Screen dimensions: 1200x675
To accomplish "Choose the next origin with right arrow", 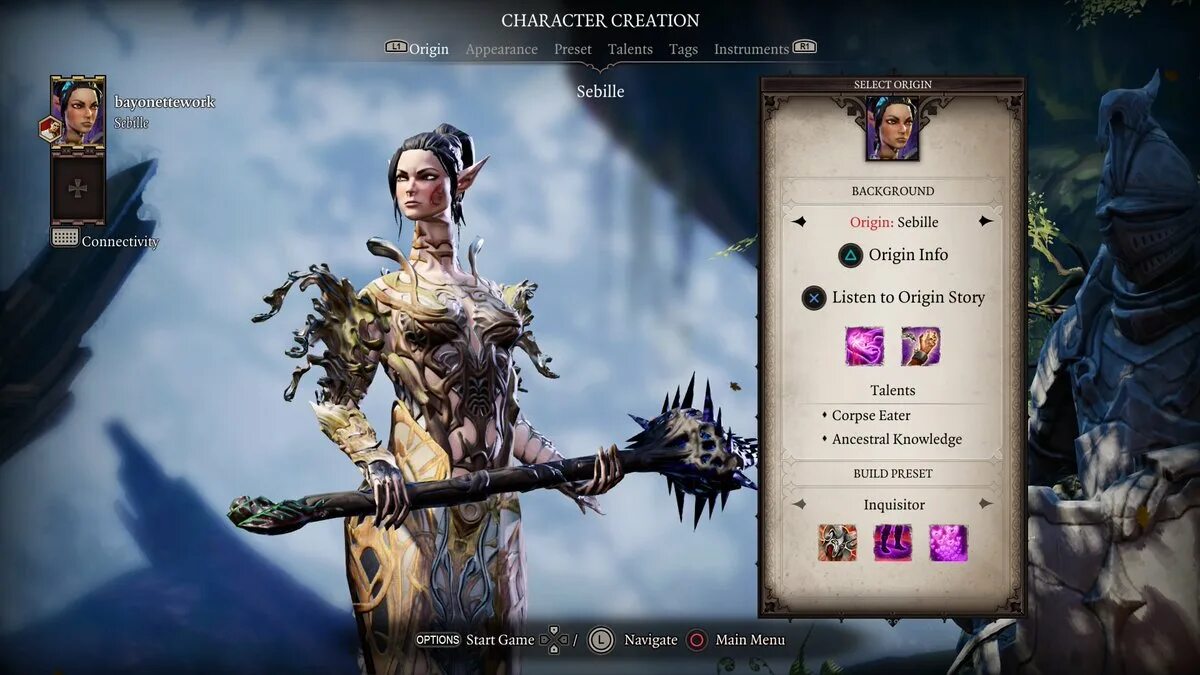I will tap(986, 221).
